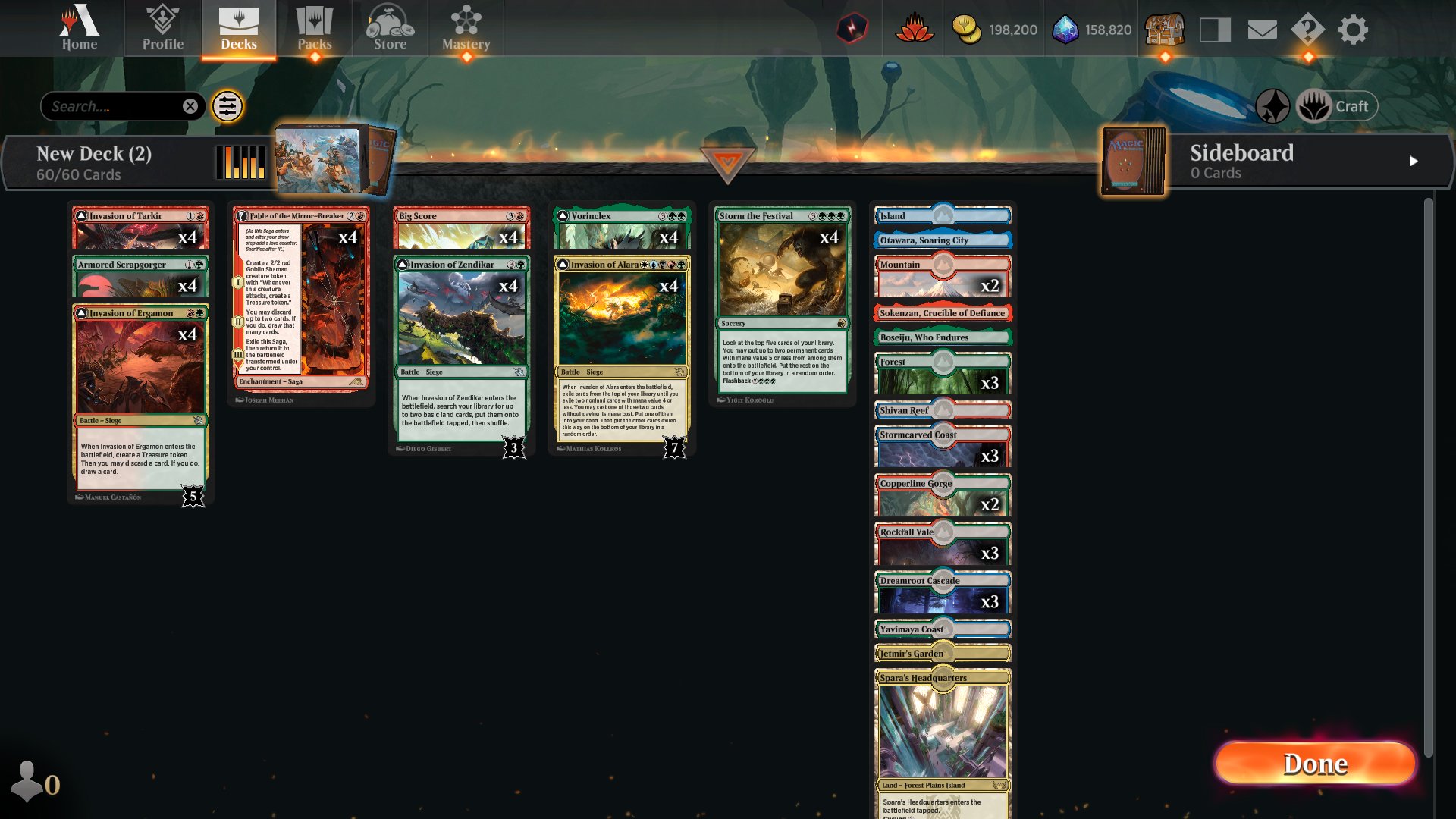Click the mana curve bar chart
Viewport: 1456px width, 819px height.
point(241,162)
